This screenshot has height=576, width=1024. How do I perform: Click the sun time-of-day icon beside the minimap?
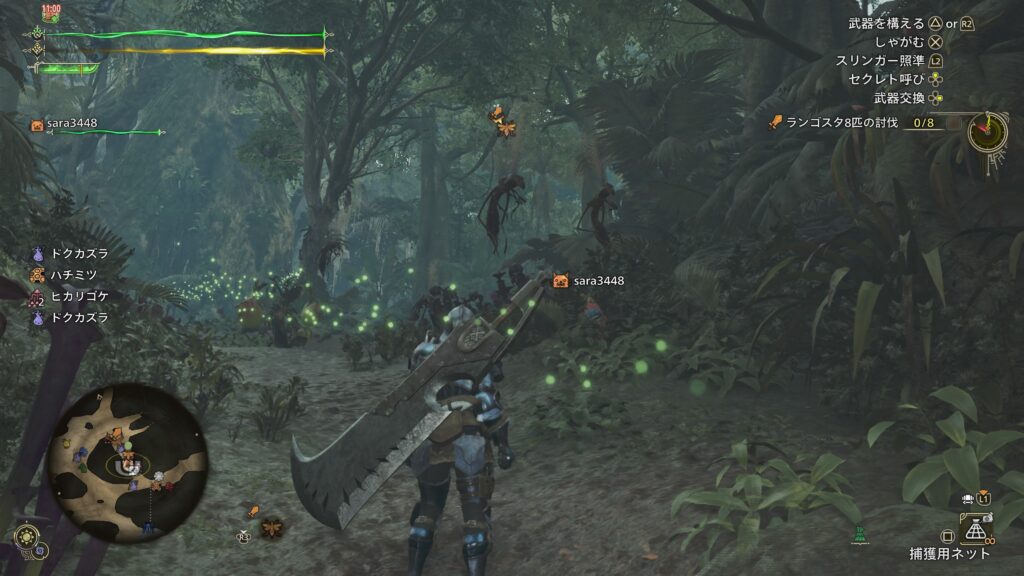coord(27,535)
